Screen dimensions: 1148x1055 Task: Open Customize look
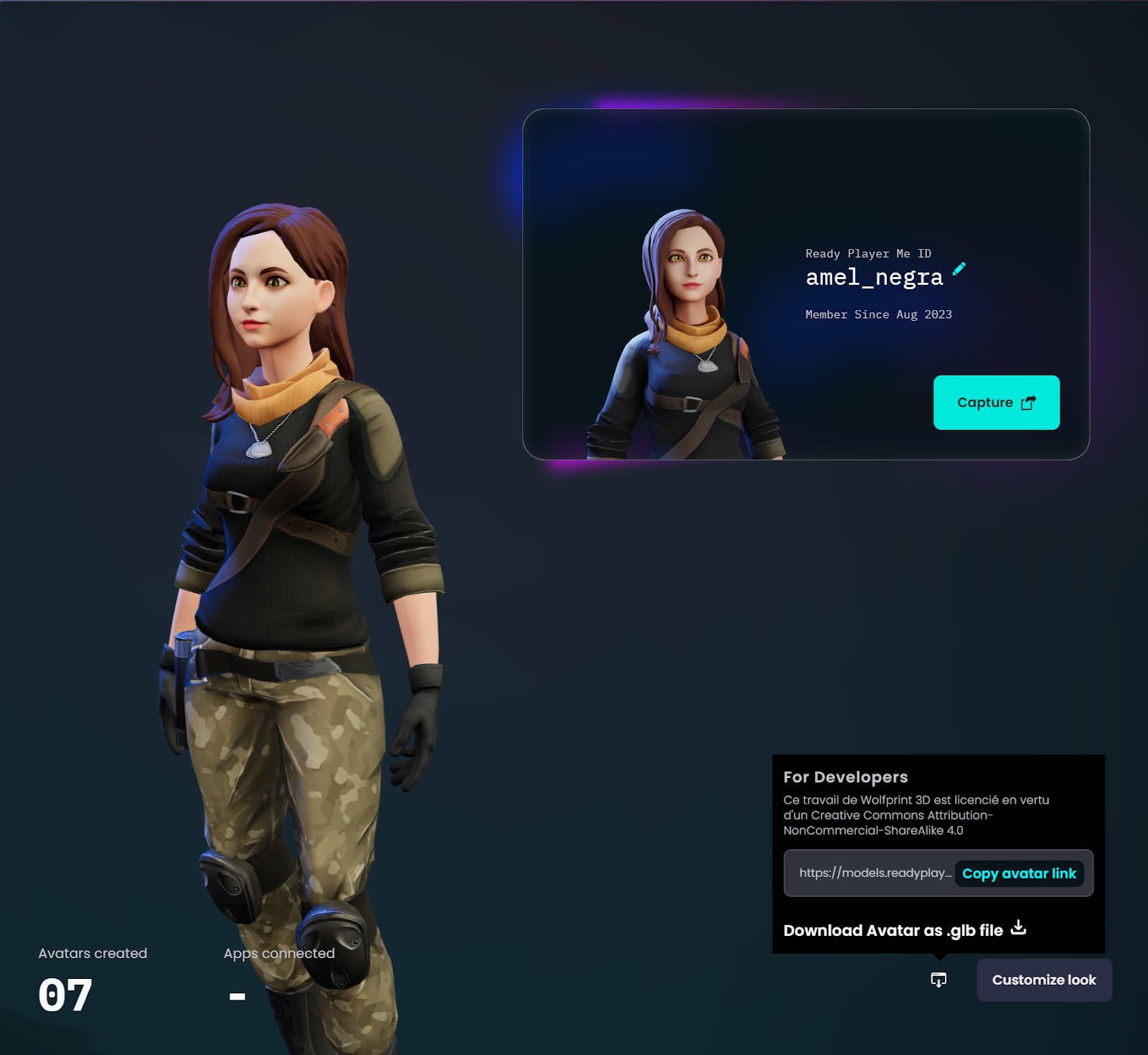[x=1044, y=980]
